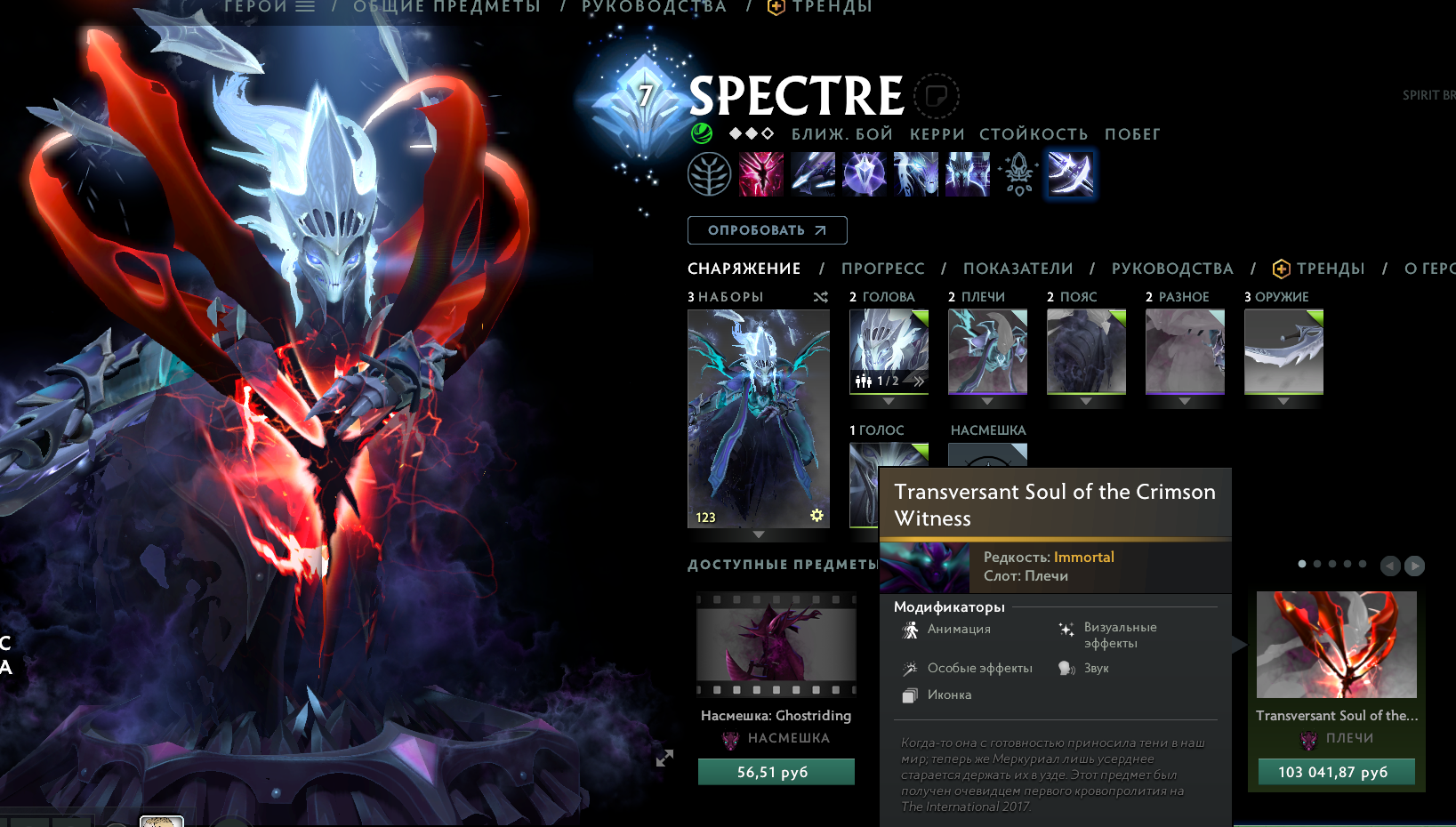Select the second carousel dot
The width and height of the screenshot is (1456, 827).
tap(1316, 563)
